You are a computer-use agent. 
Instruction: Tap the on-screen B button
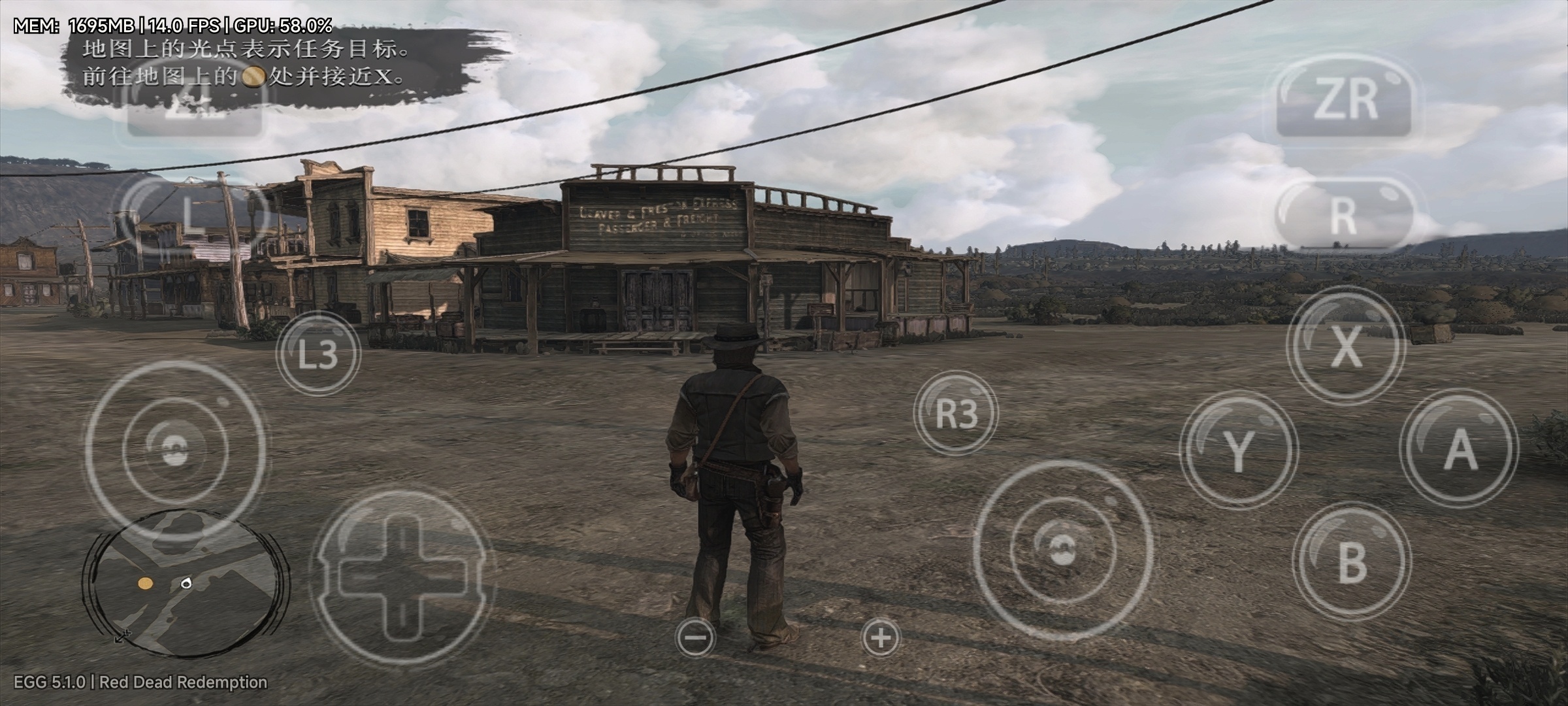tap(1351, 561)
